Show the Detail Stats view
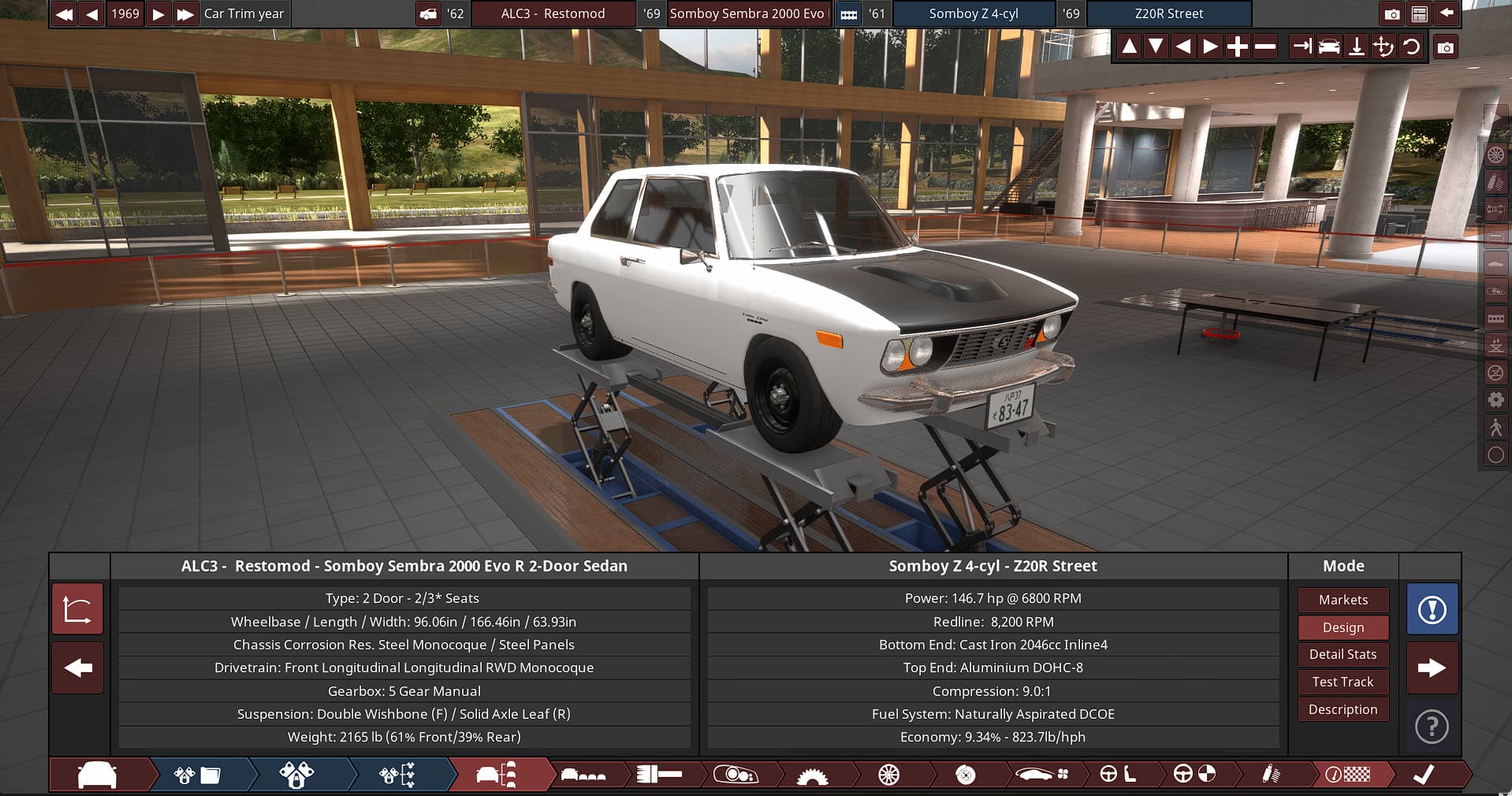Image resolution: width=1512 pixels, height=796 pixels. 1343,654
